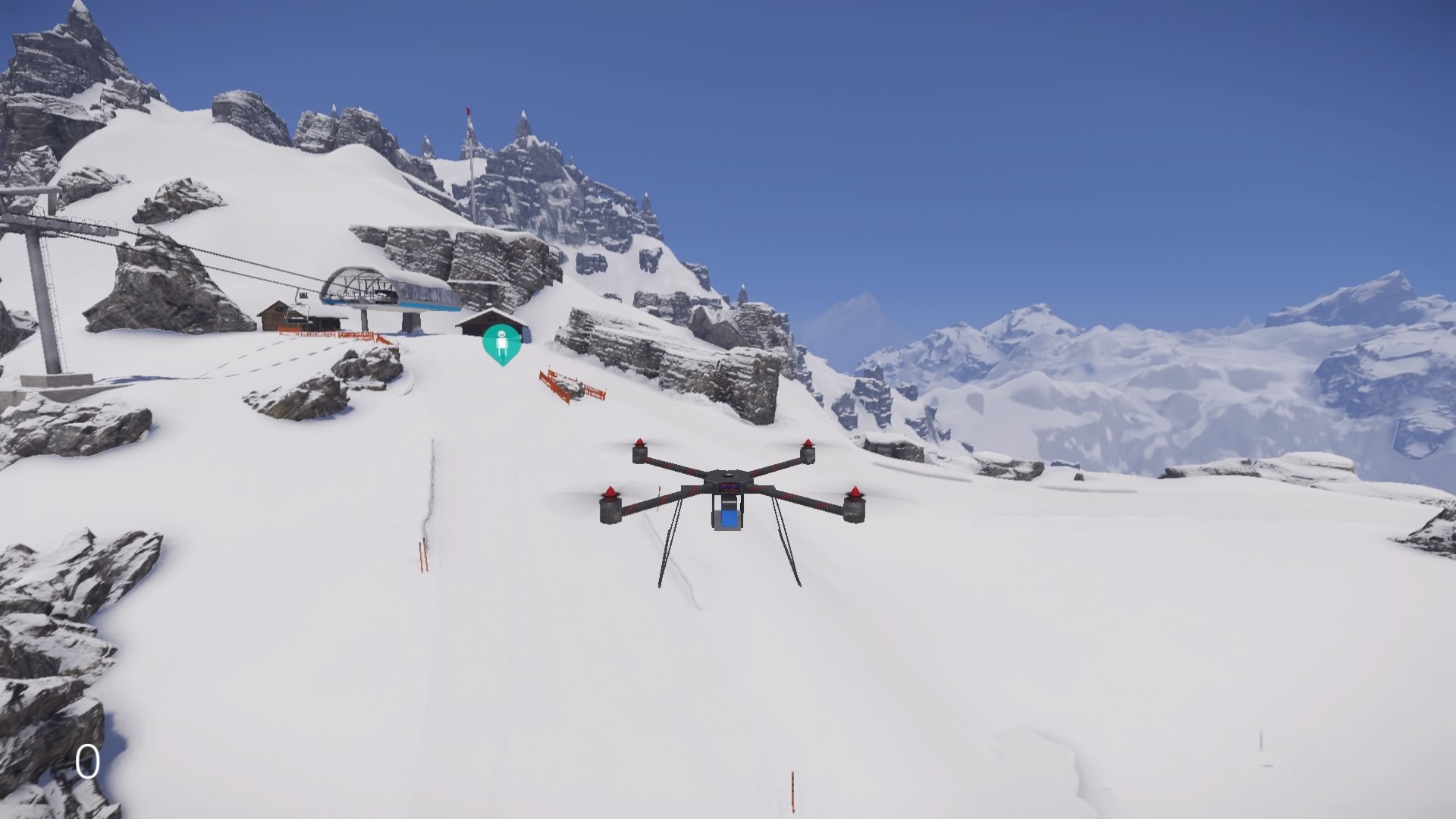Select the drone's front-left red rotor cap
This screenshot has height=819, width=1456.
click(609, 493)
